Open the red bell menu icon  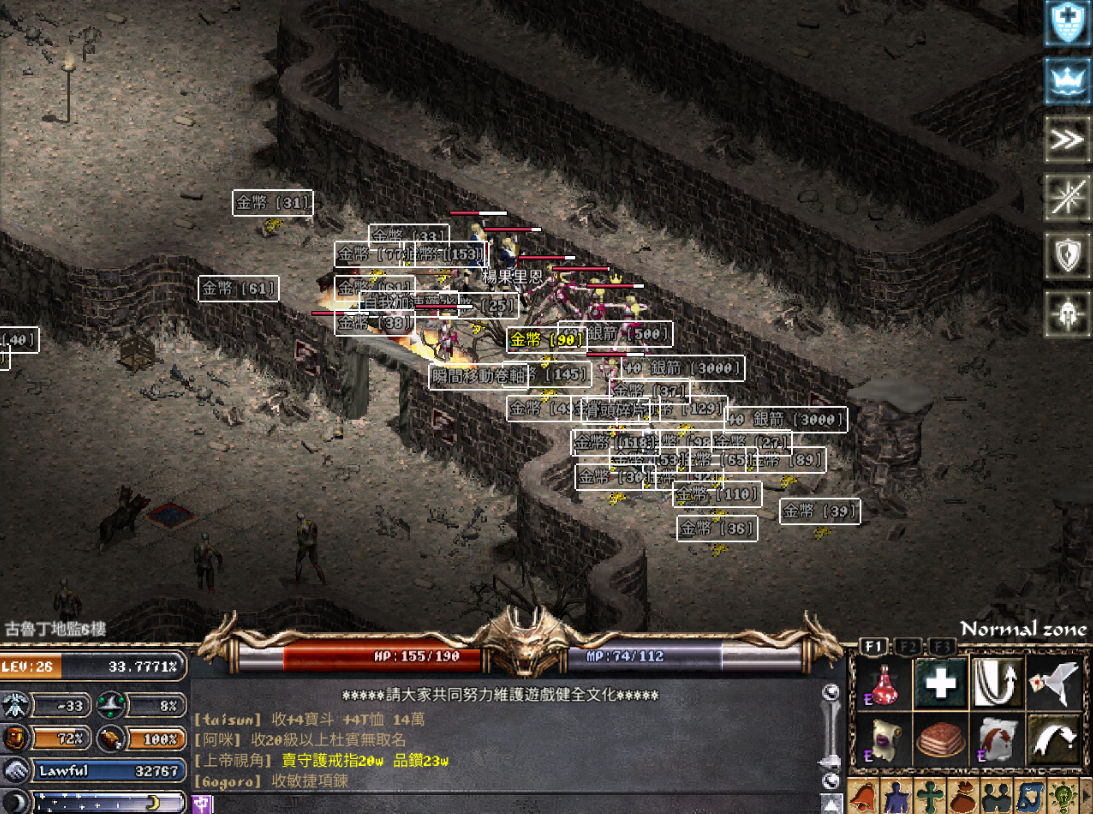[x=863, y=798]
